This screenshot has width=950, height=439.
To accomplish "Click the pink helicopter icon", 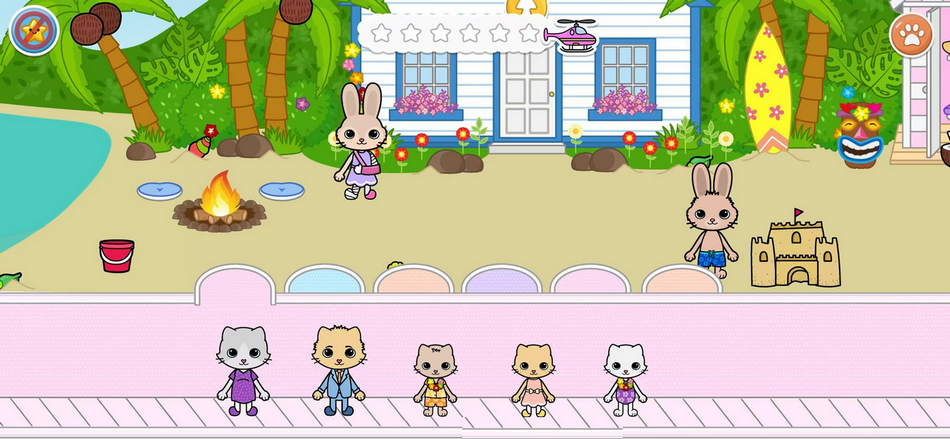I will click(571, 35).
